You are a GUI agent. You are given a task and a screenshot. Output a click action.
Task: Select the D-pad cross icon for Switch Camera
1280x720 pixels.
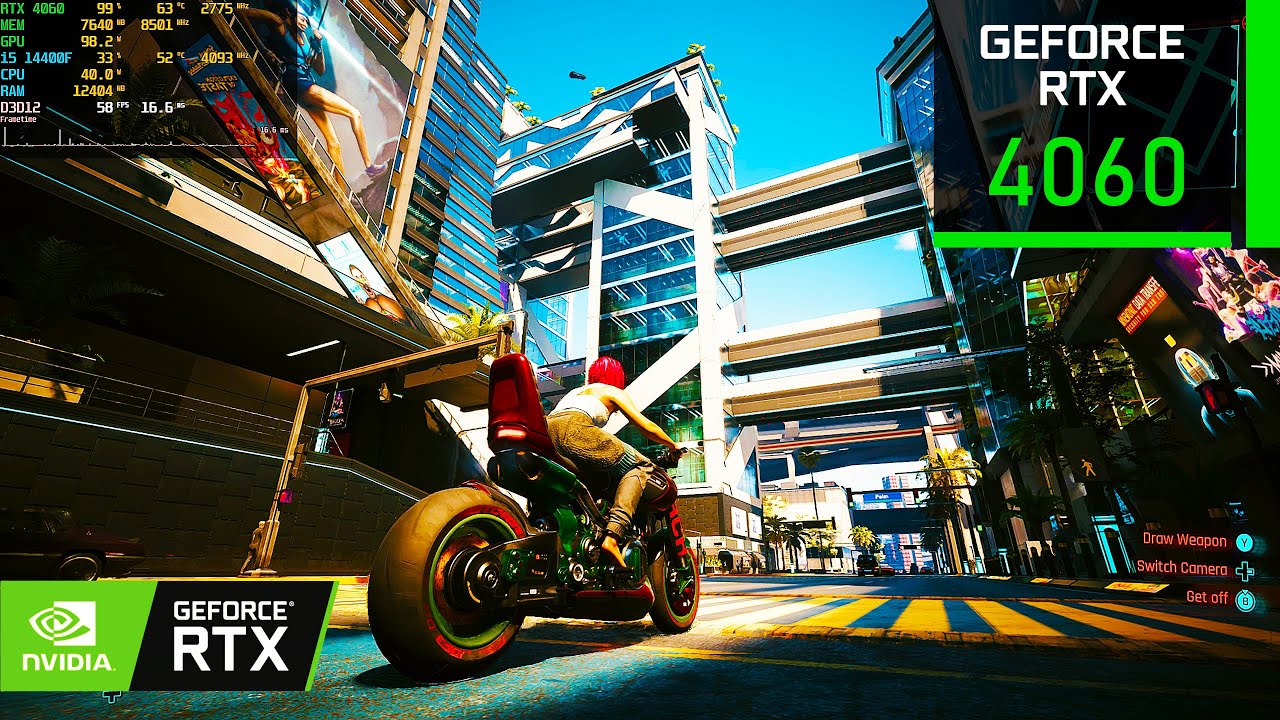pos(1242,570)
